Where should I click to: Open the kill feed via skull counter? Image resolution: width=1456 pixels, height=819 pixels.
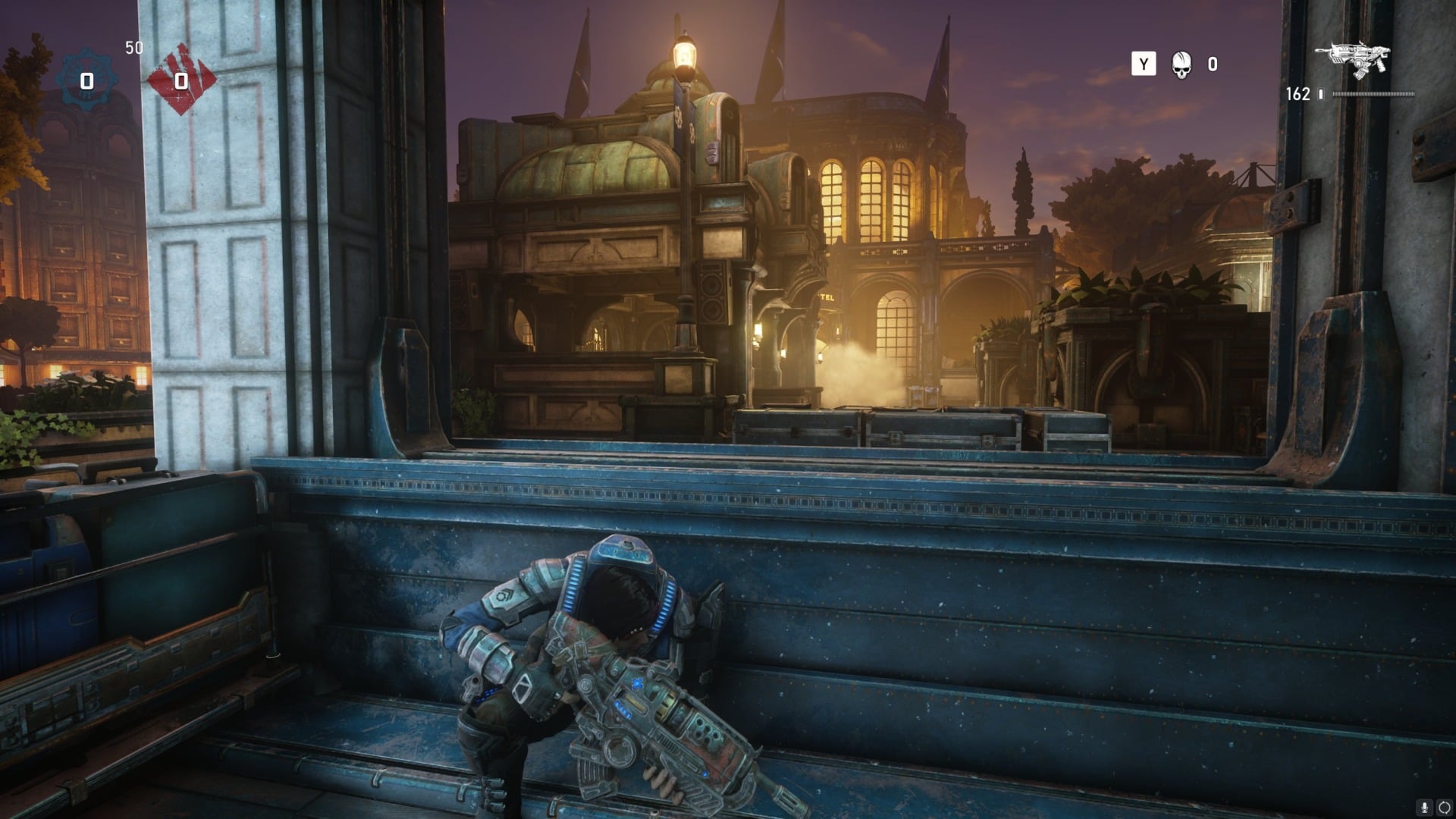click(x=1180, y=66)
